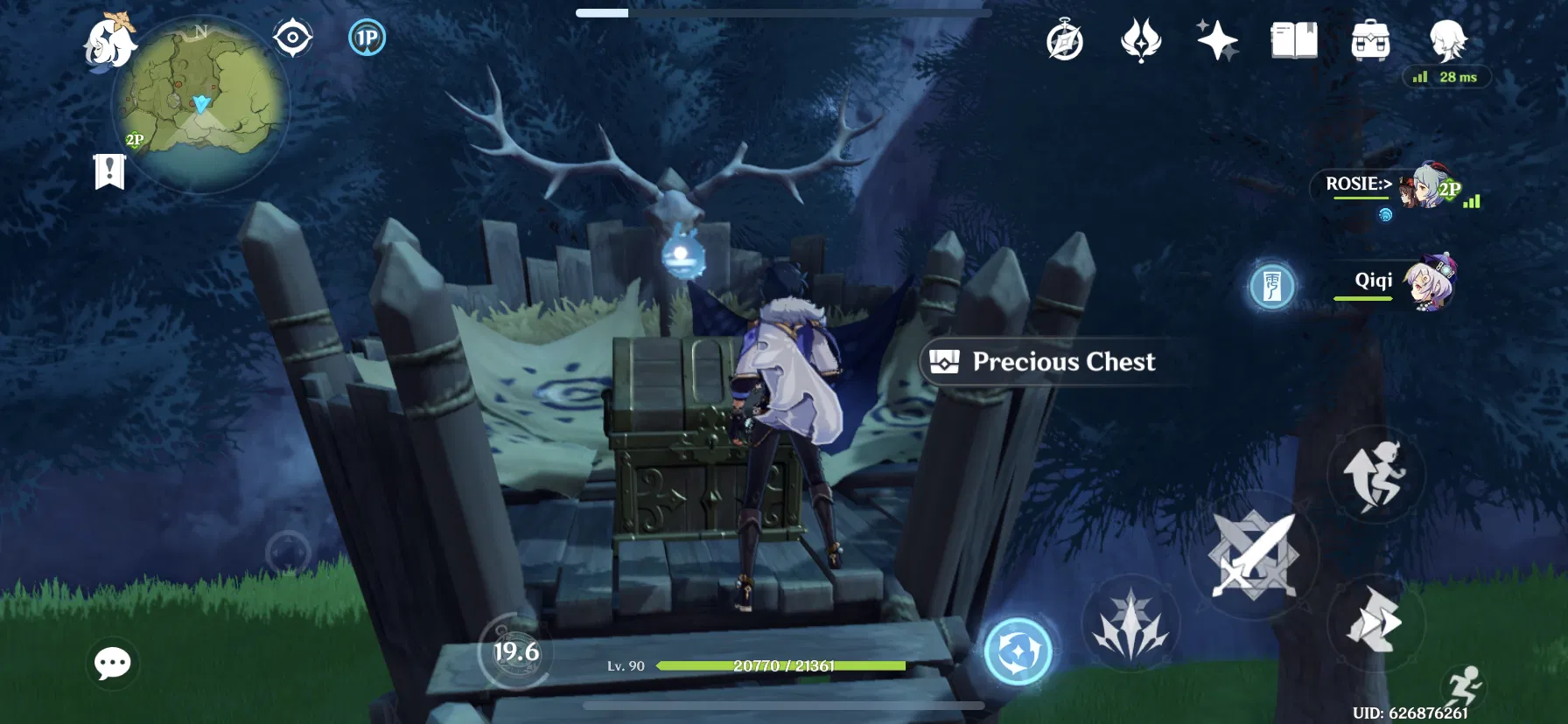Viewport: 1568px width, 724px height.
Task: Open the Precious Chest interaction prompt
Action: point(1049,362)
